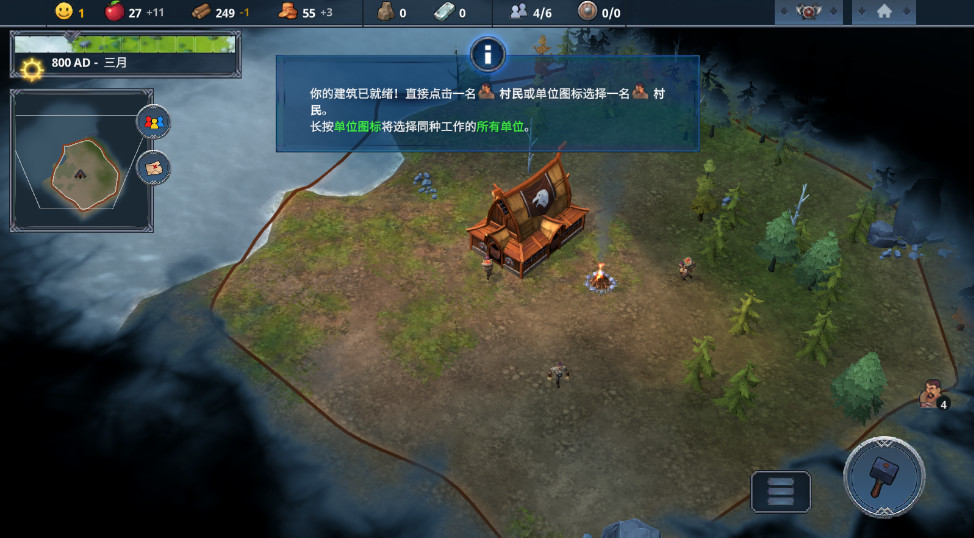The height and width of the screenshot is (538, 974).
Task: Select the happiness smiley face icon
Action: (x=64, y=12)
